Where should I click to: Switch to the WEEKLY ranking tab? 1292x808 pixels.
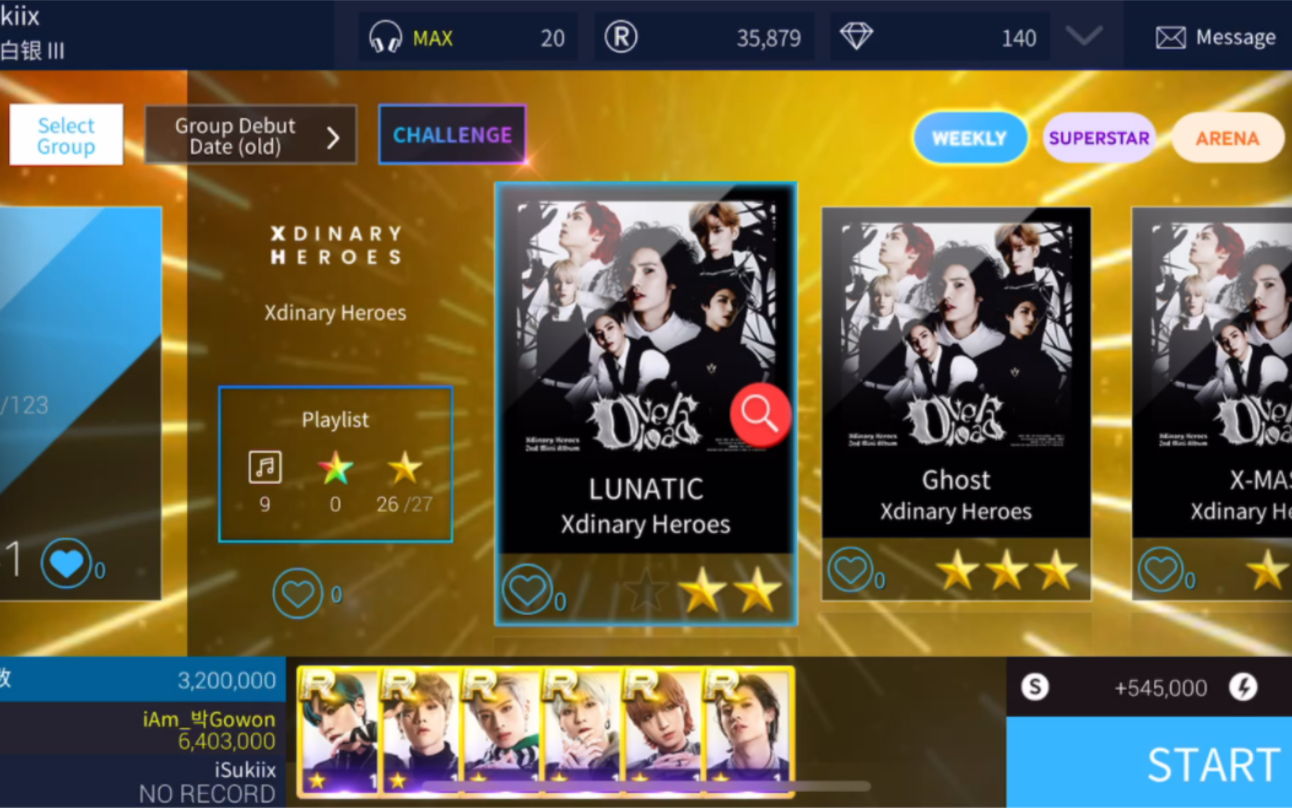pos(968,138)
